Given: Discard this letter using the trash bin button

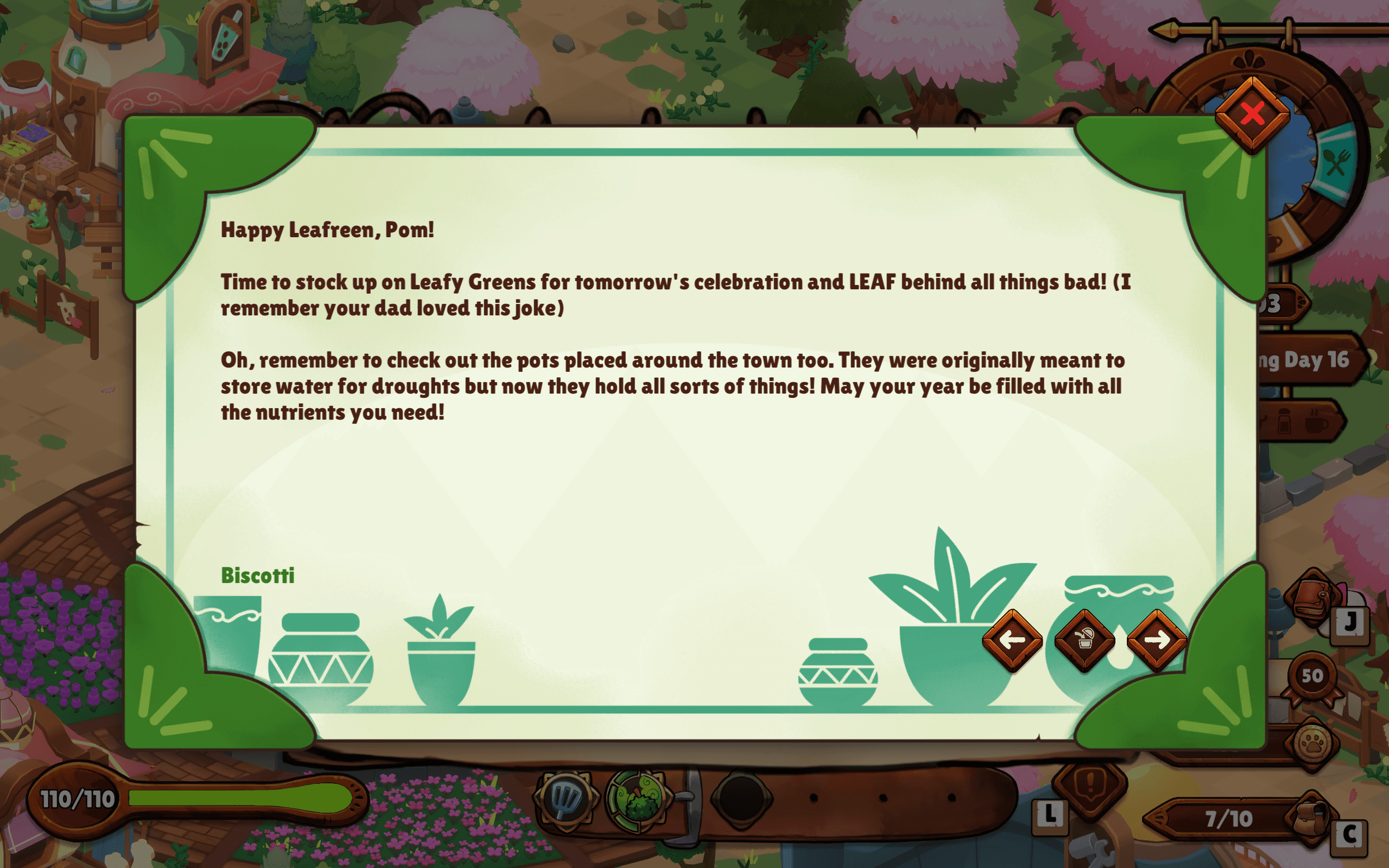Looking at the screenshot, I should click(x=1084, y=639).
